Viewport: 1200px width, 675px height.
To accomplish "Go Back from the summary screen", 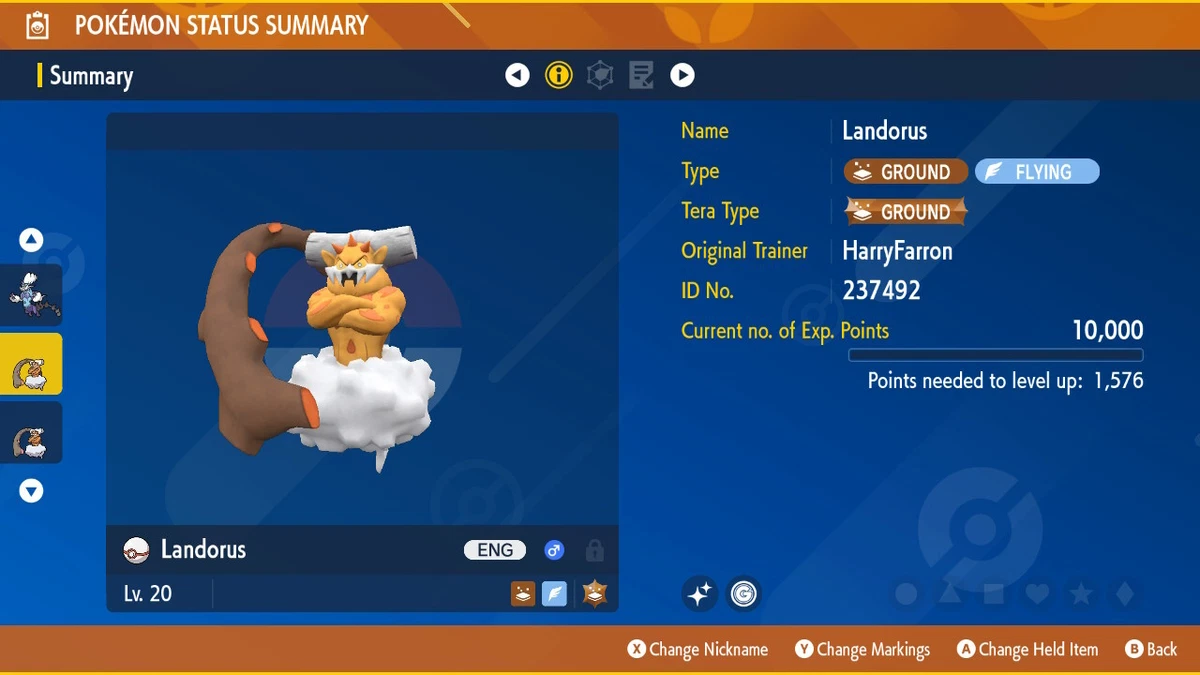I will tap(1151, 650).
